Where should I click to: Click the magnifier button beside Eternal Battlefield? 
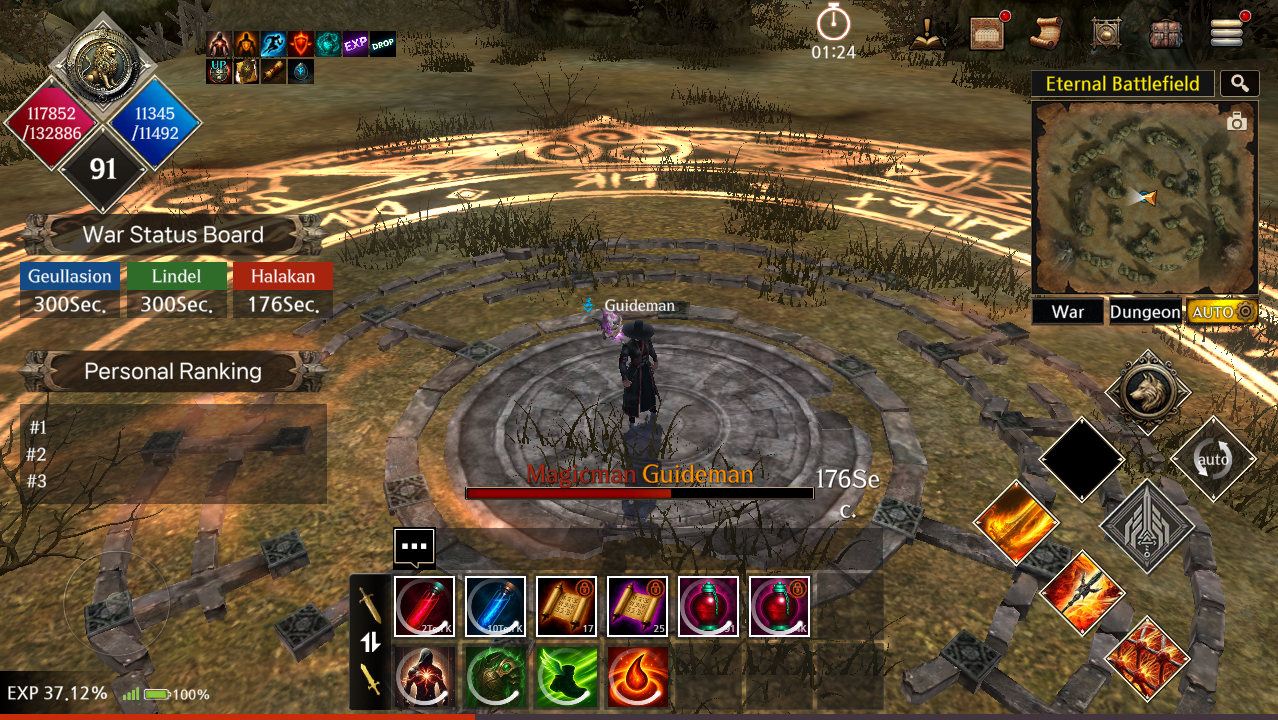pyautogui.click(x=1240, y=84)
